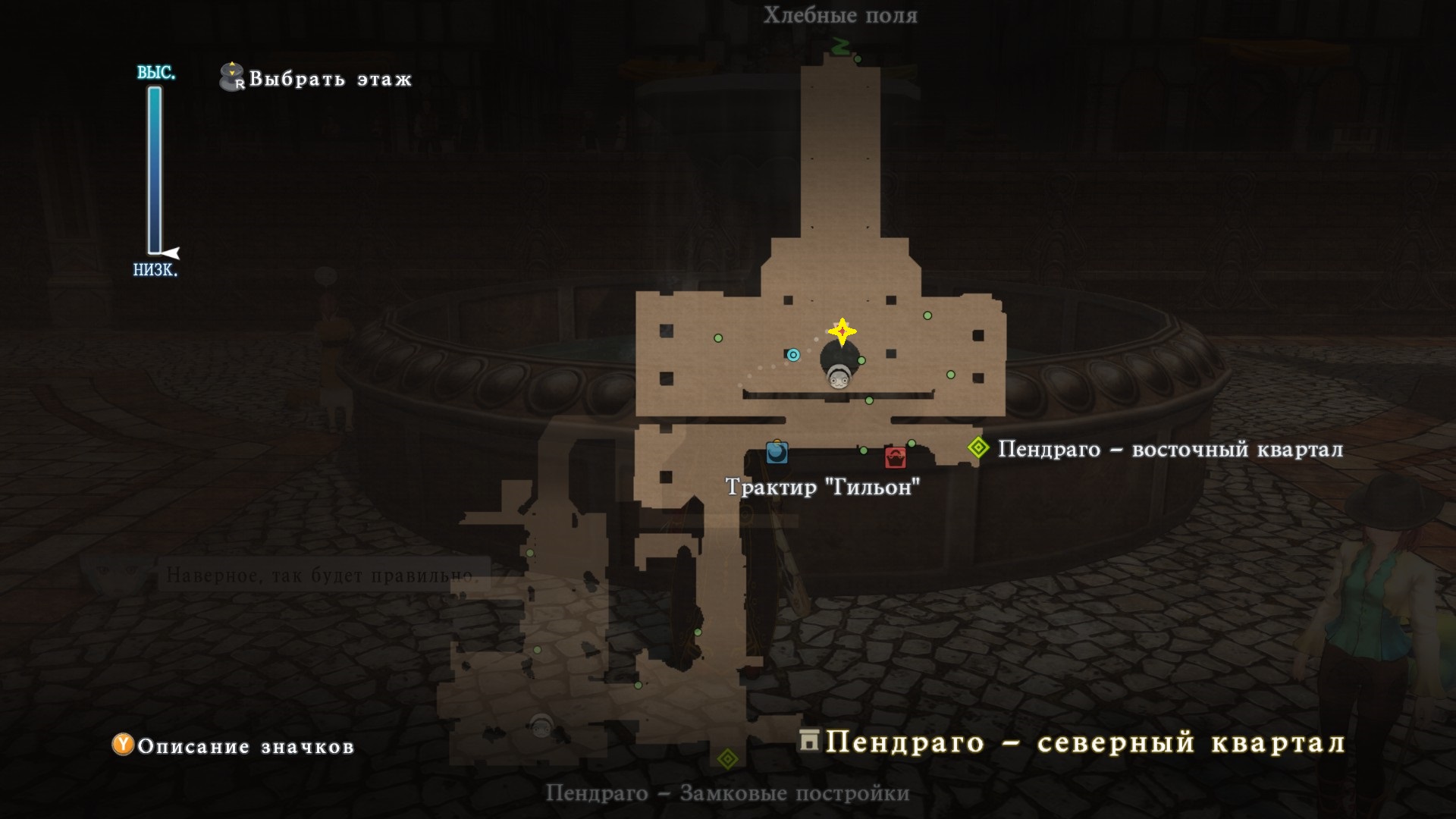Click the 'Трактир "Гильон"' inn label
The width and height of the screenshot is (1456, 819).
click(x=823, y=487)
